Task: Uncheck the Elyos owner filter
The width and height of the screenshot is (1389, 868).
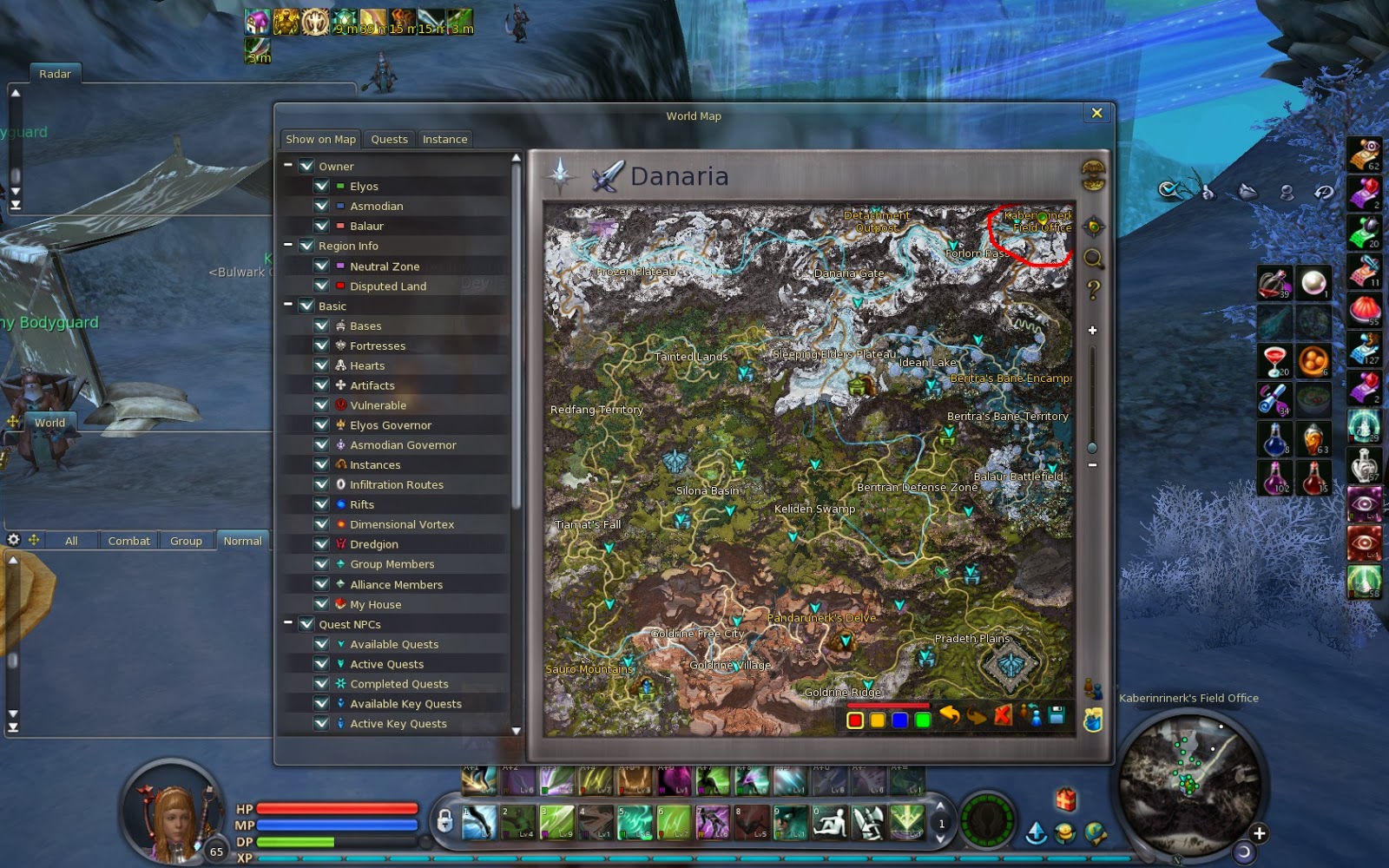Action: tap(322, 186)
